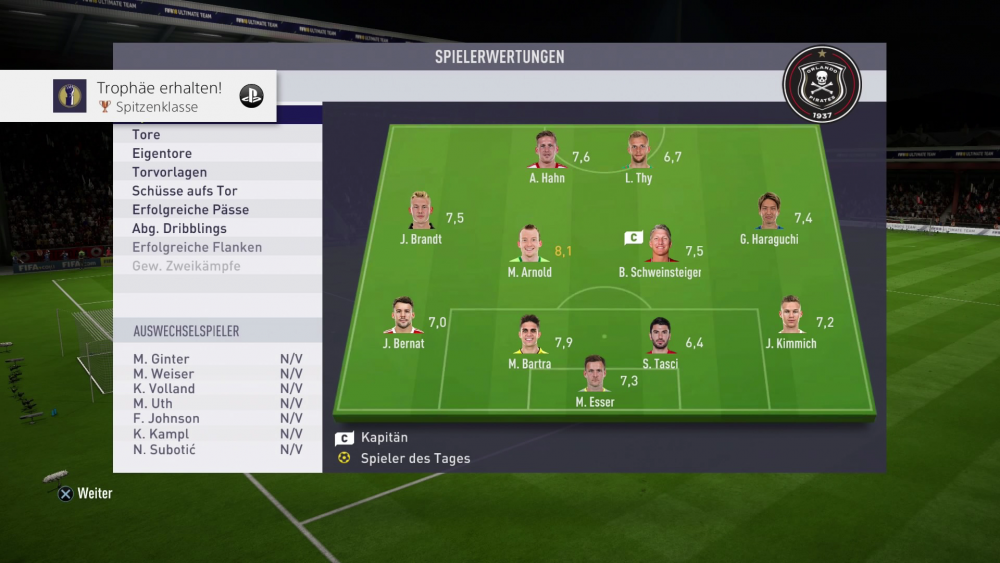The height and width of the screenshot is (563, 1000).
Task: Select J. Brandt on the formation
Action: pos(420,211)
